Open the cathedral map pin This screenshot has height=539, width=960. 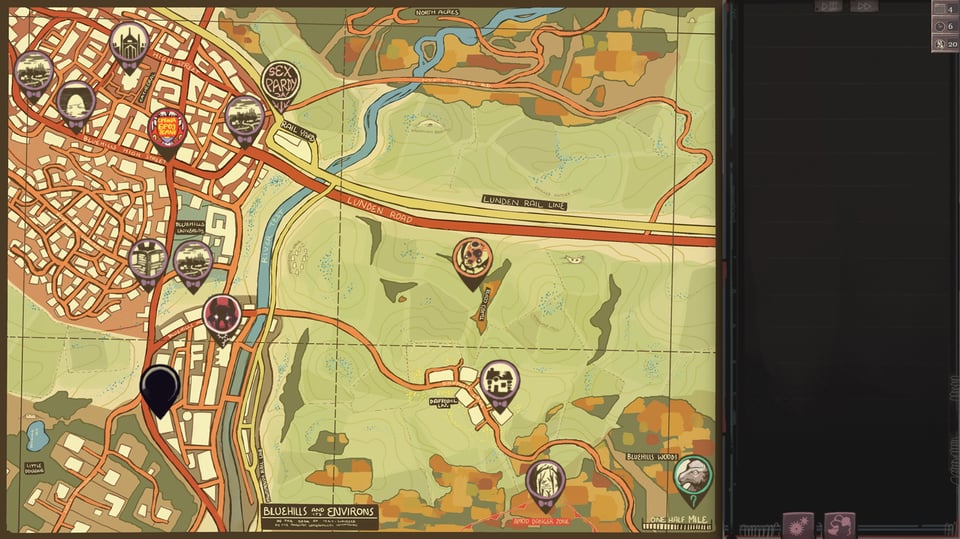pos(129,43)
